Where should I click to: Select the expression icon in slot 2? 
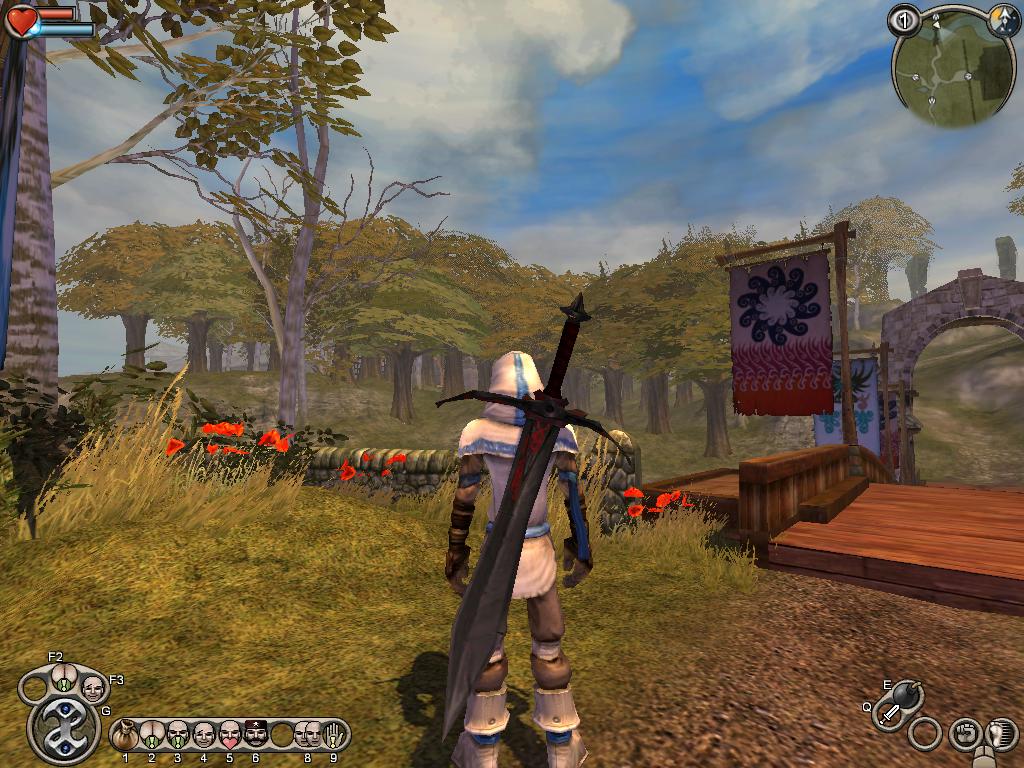tap(152, 736)
